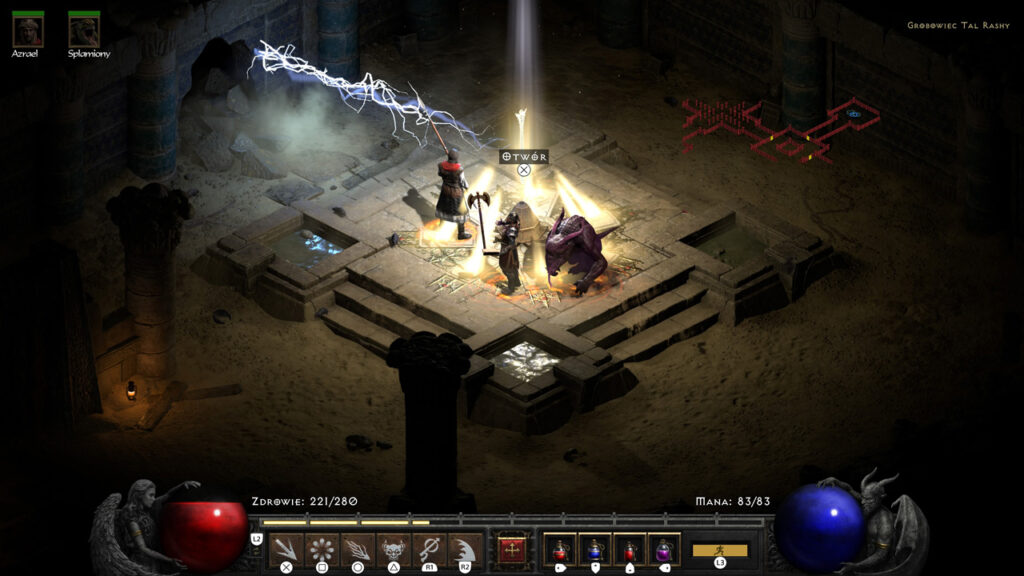Select the Splamiony summon portrait
This screenshot has width=1024, height=576.
point(84,31)
